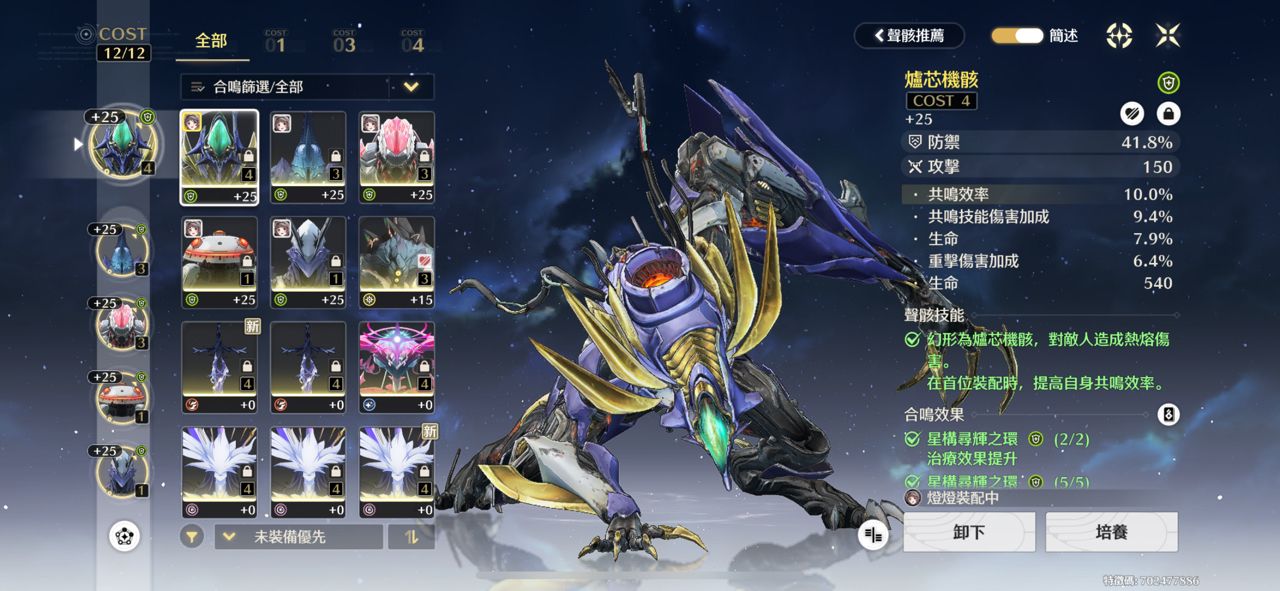Toggle the lock icon for 燼芯機骸

click(1167, 113)
